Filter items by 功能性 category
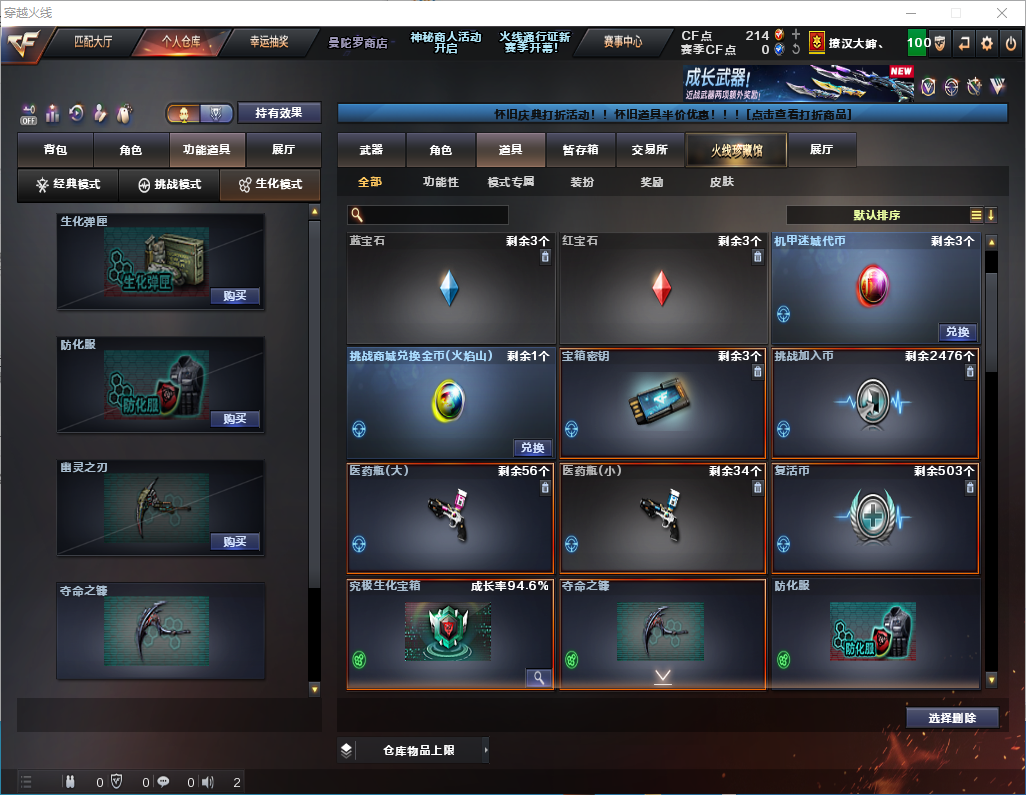This screenshot has width=1026, height=795. [440, 182]
